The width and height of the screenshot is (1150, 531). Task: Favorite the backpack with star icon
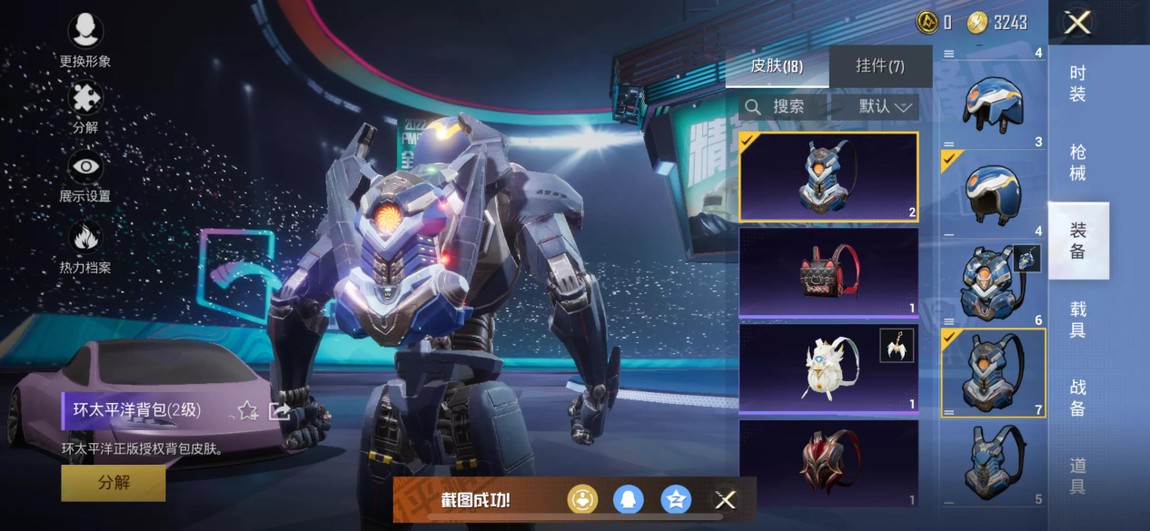(247, 410)
